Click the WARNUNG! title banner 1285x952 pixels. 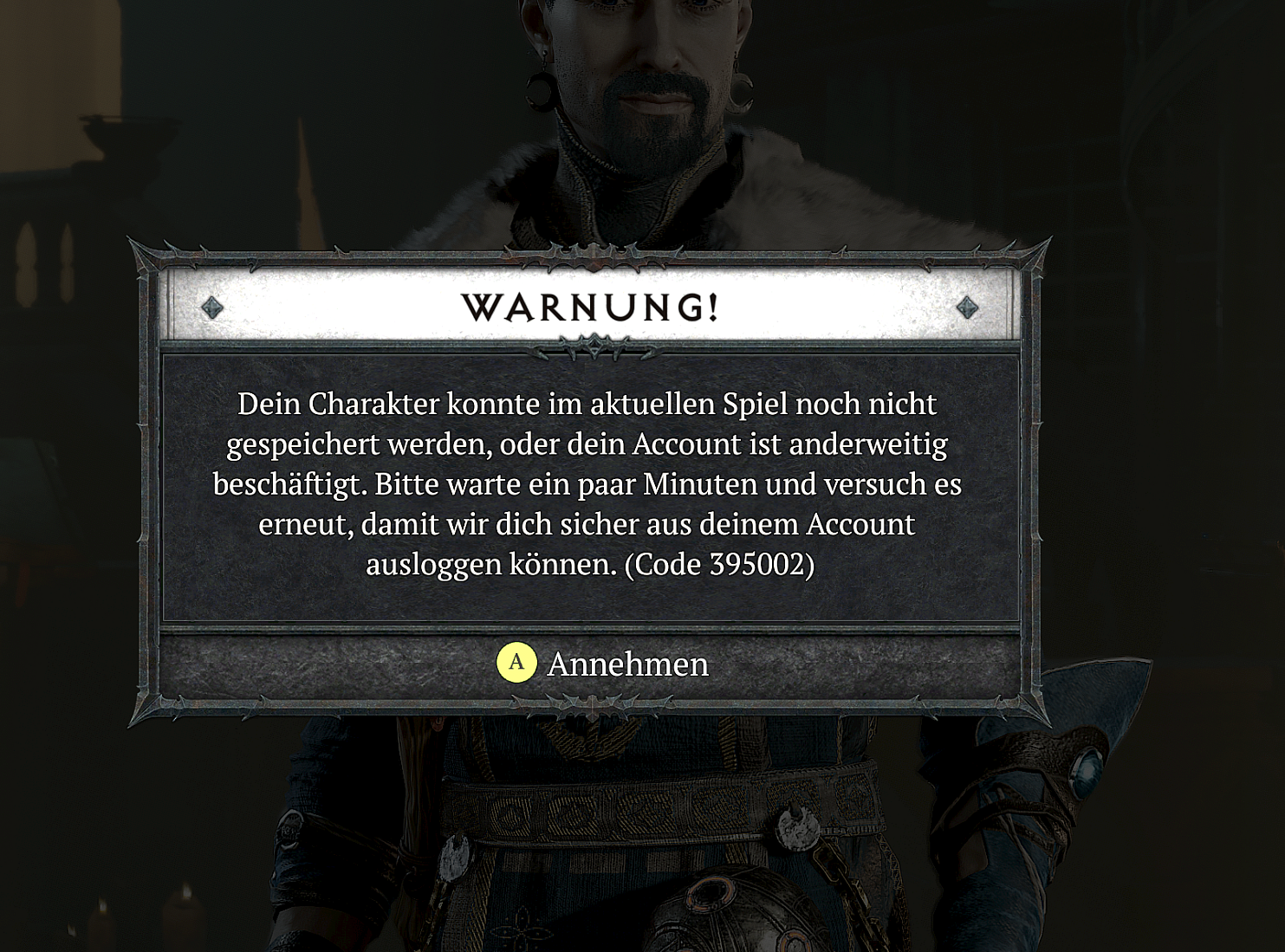pos(592,308)
